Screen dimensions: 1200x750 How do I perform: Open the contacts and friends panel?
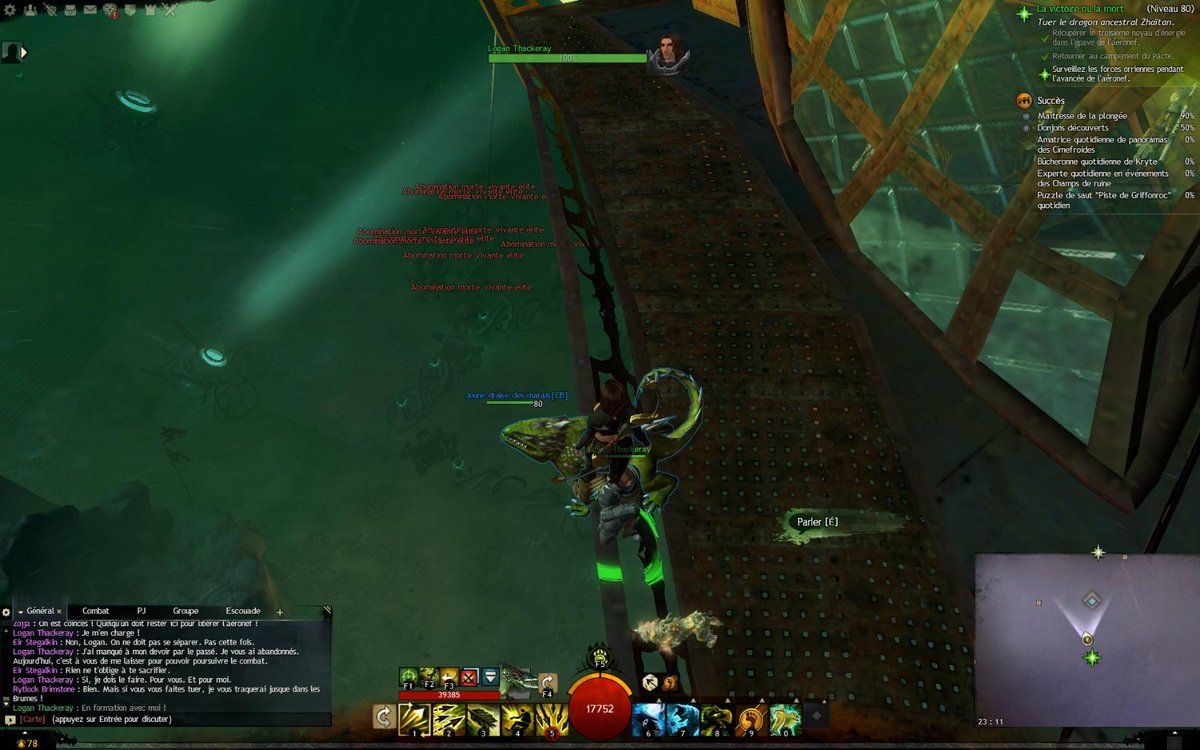point(30,9)
